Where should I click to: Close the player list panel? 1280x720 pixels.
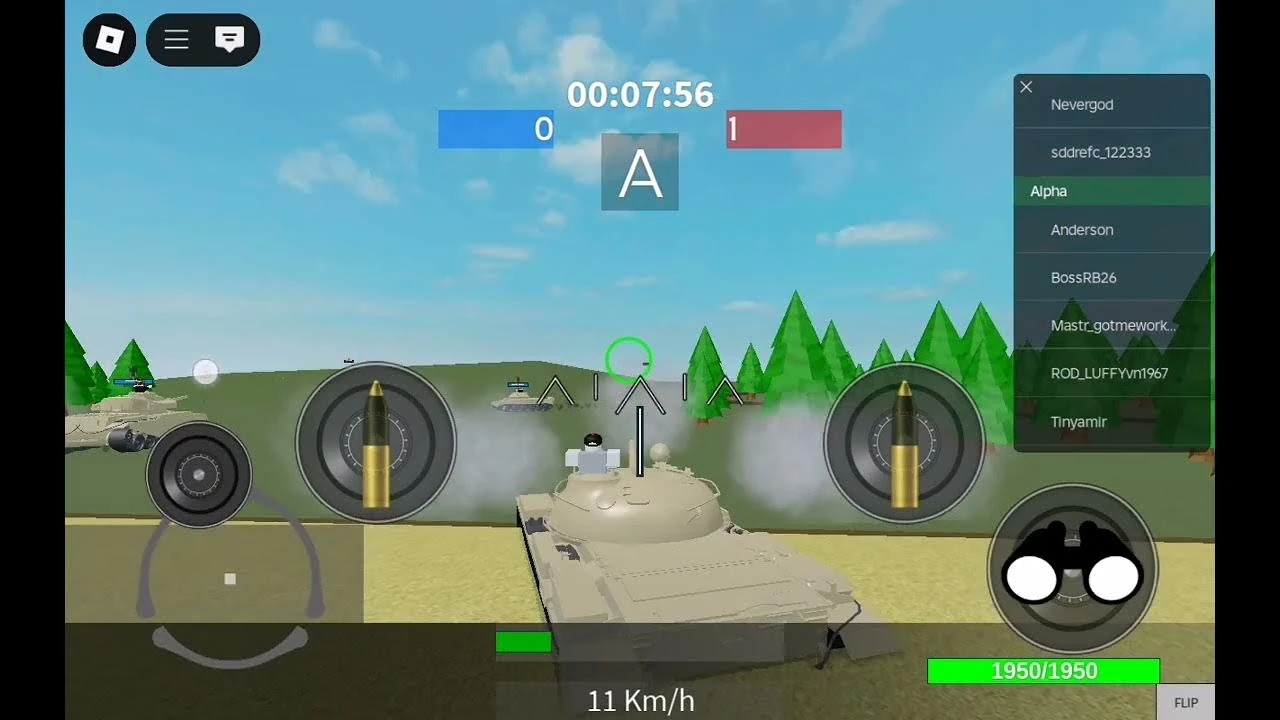pos(1026,87)
